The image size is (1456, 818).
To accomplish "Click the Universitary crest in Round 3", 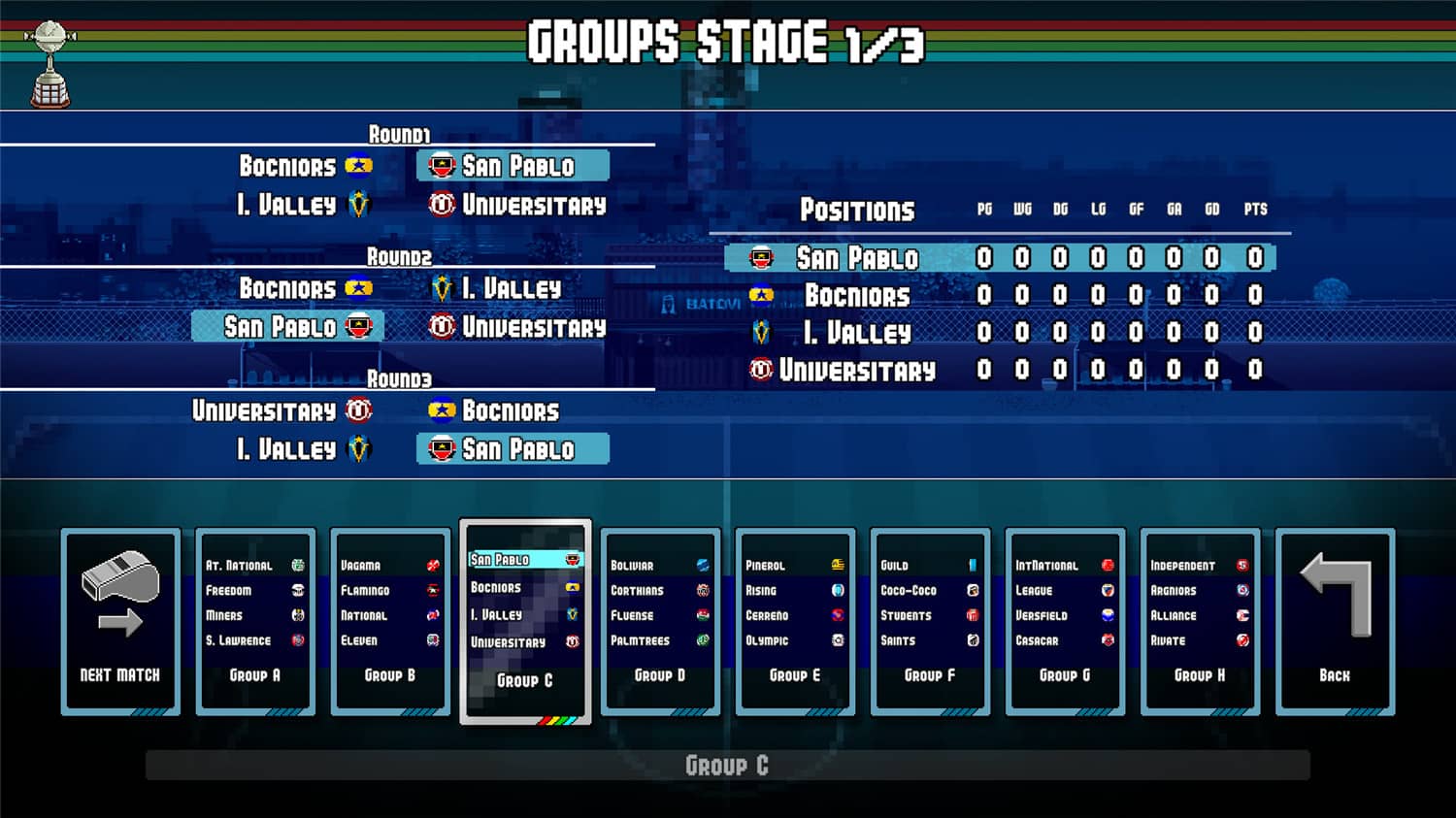I will [x=359, y=410].
